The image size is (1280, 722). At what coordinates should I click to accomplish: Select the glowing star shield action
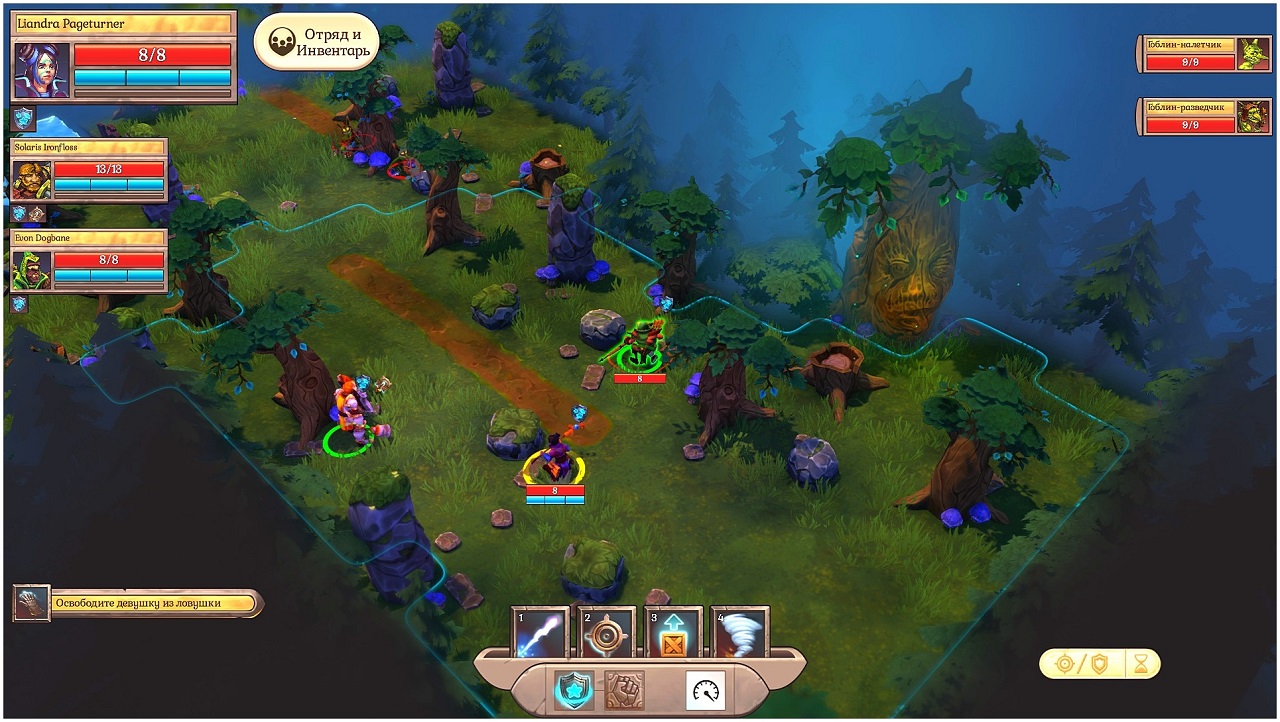[574, 690]
